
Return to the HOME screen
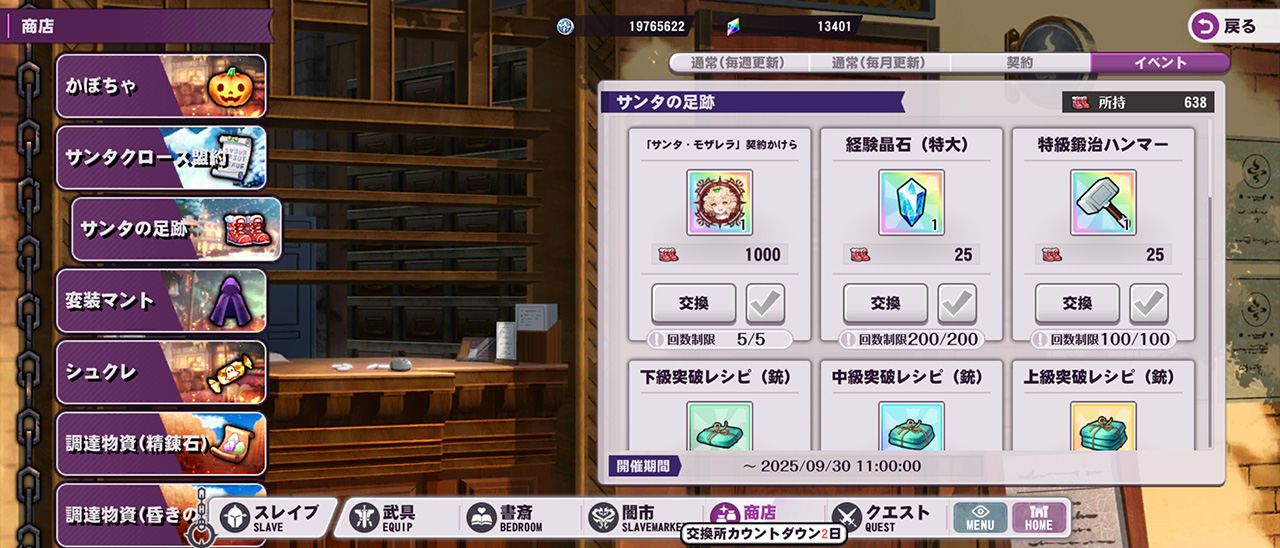(1039, 517)
